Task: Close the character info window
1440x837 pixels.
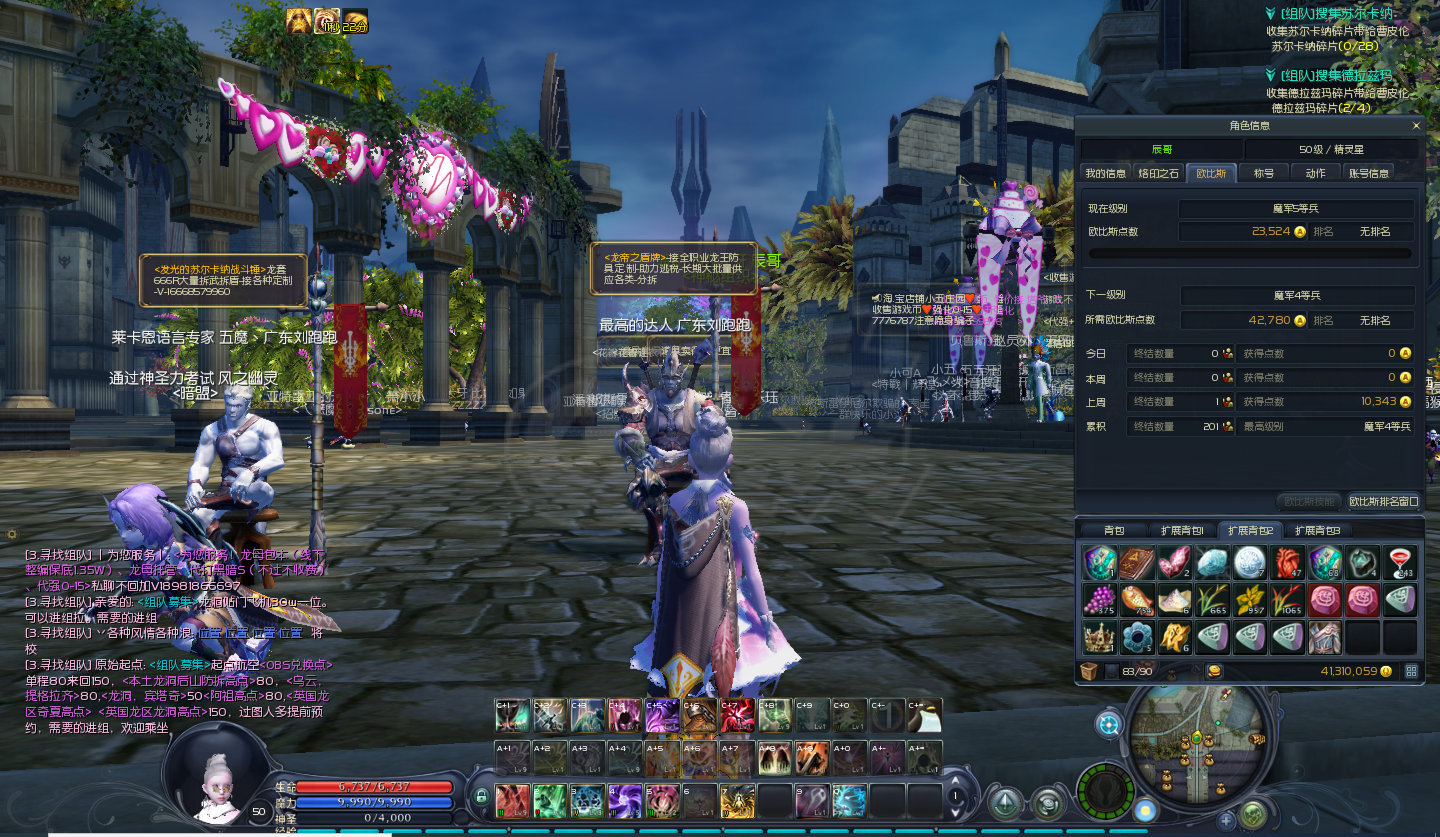Action: click(x=1415, y=126)
